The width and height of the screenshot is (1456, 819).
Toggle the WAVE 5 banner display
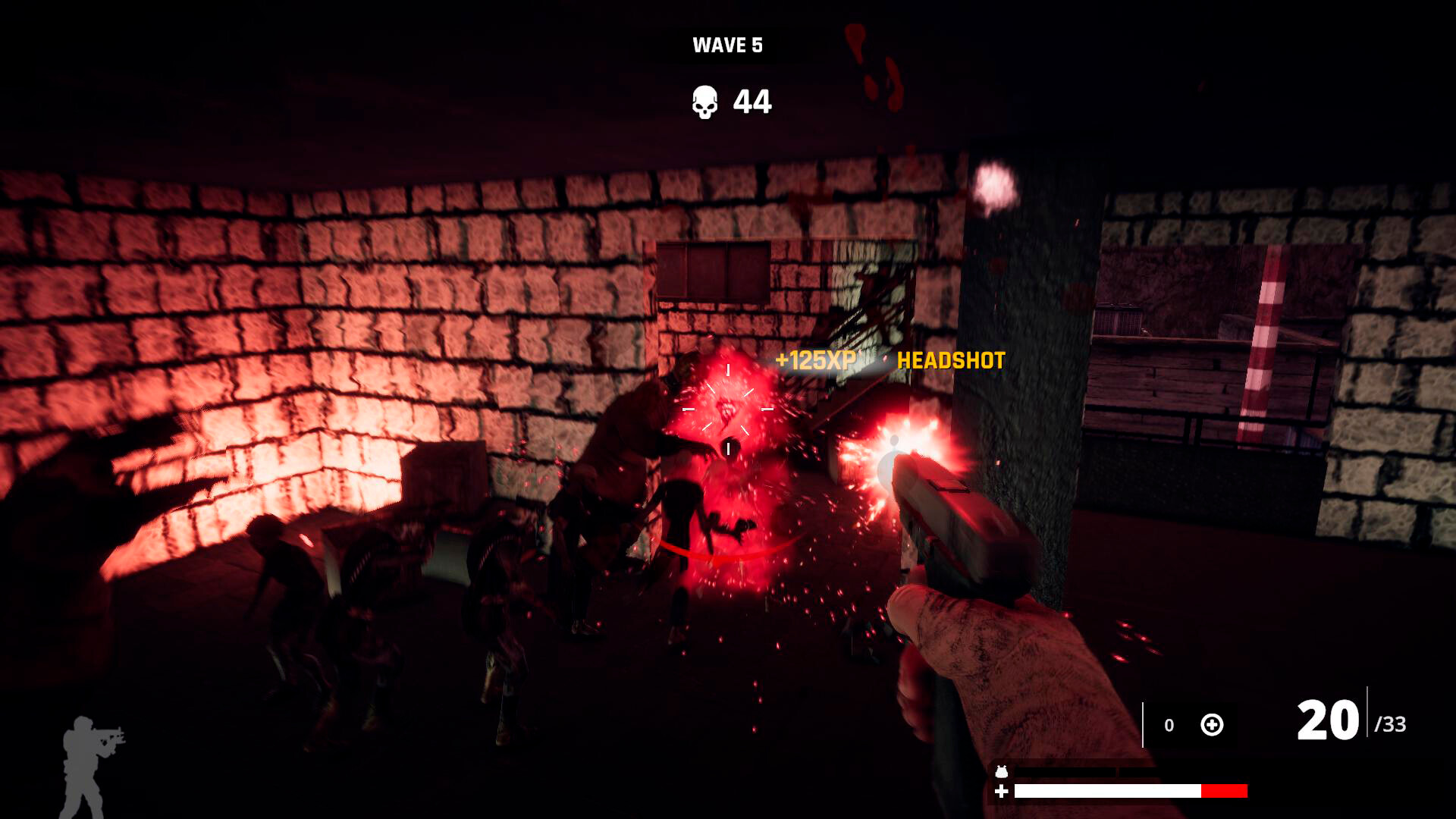(x=726, y=45)
